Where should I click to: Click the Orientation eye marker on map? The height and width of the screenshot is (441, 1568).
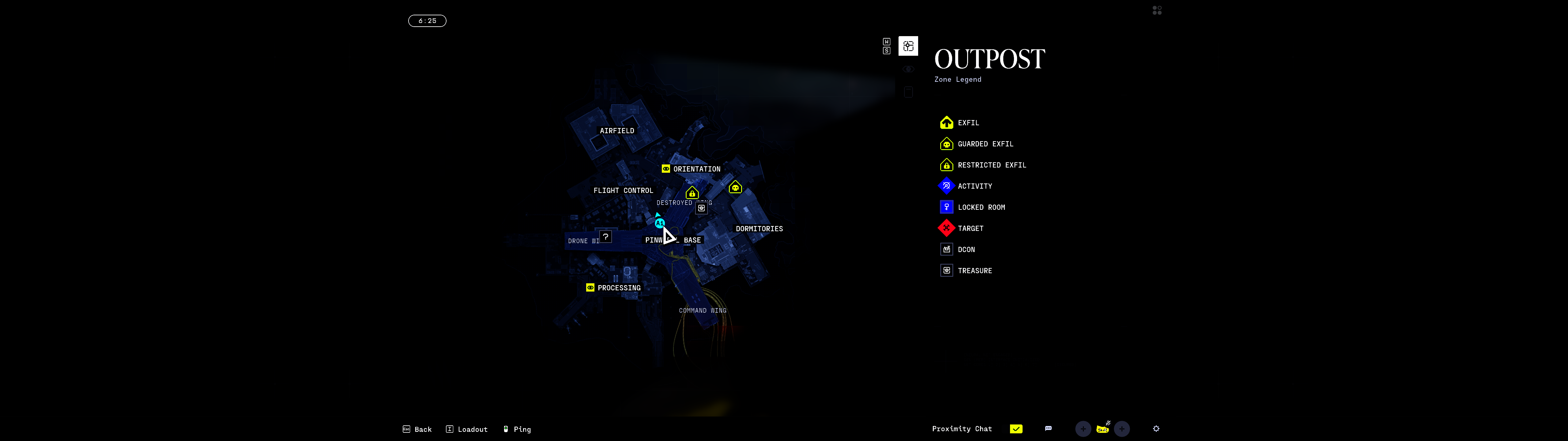665,169
